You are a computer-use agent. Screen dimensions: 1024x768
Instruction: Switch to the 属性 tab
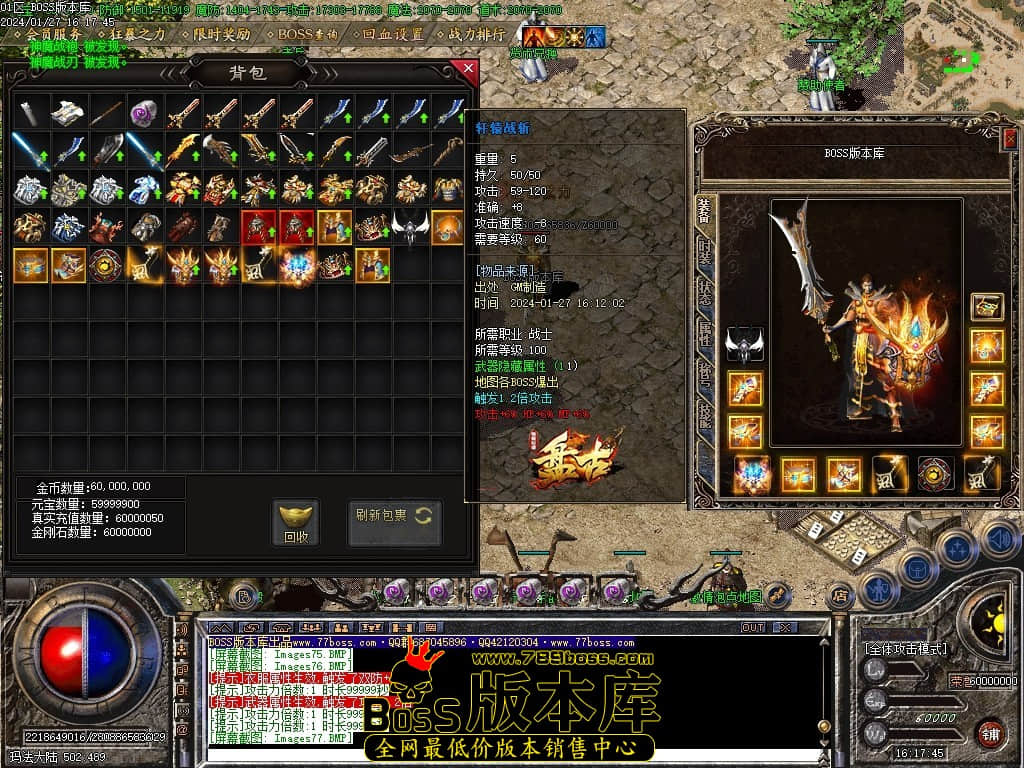point(705,331)
